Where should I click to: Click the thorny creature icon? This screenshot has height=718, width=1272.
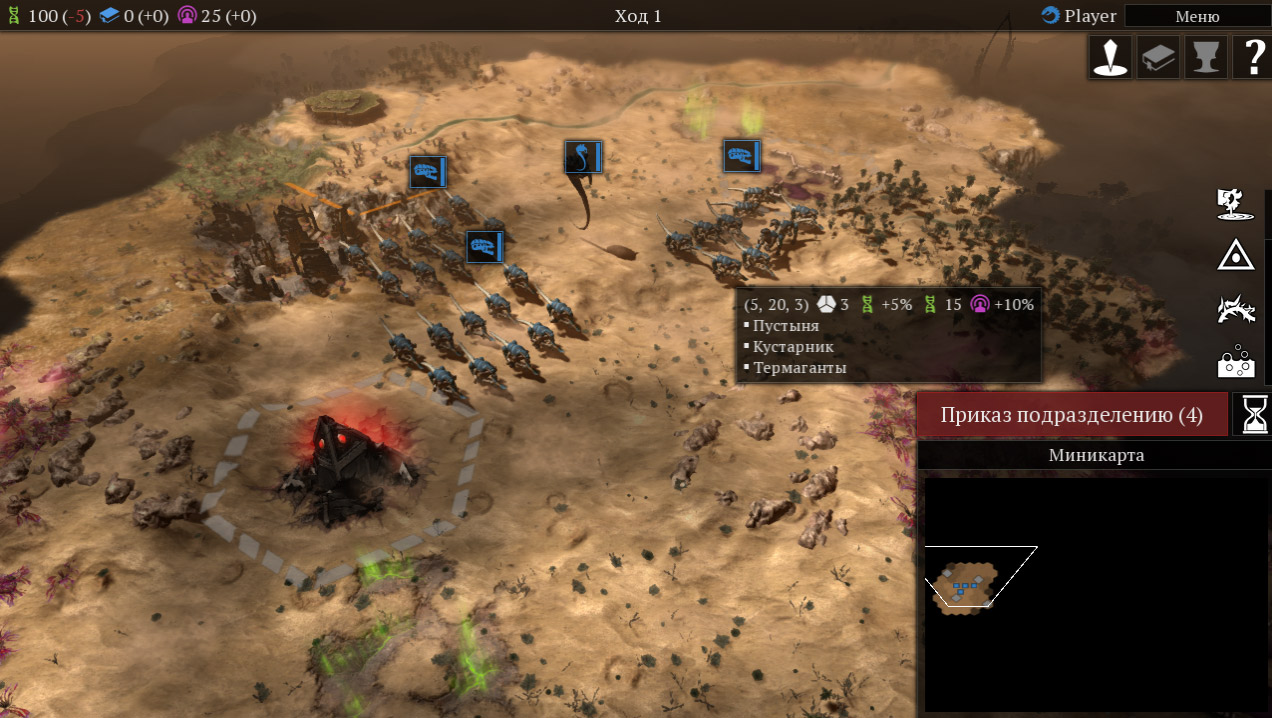coord(1236,309)
